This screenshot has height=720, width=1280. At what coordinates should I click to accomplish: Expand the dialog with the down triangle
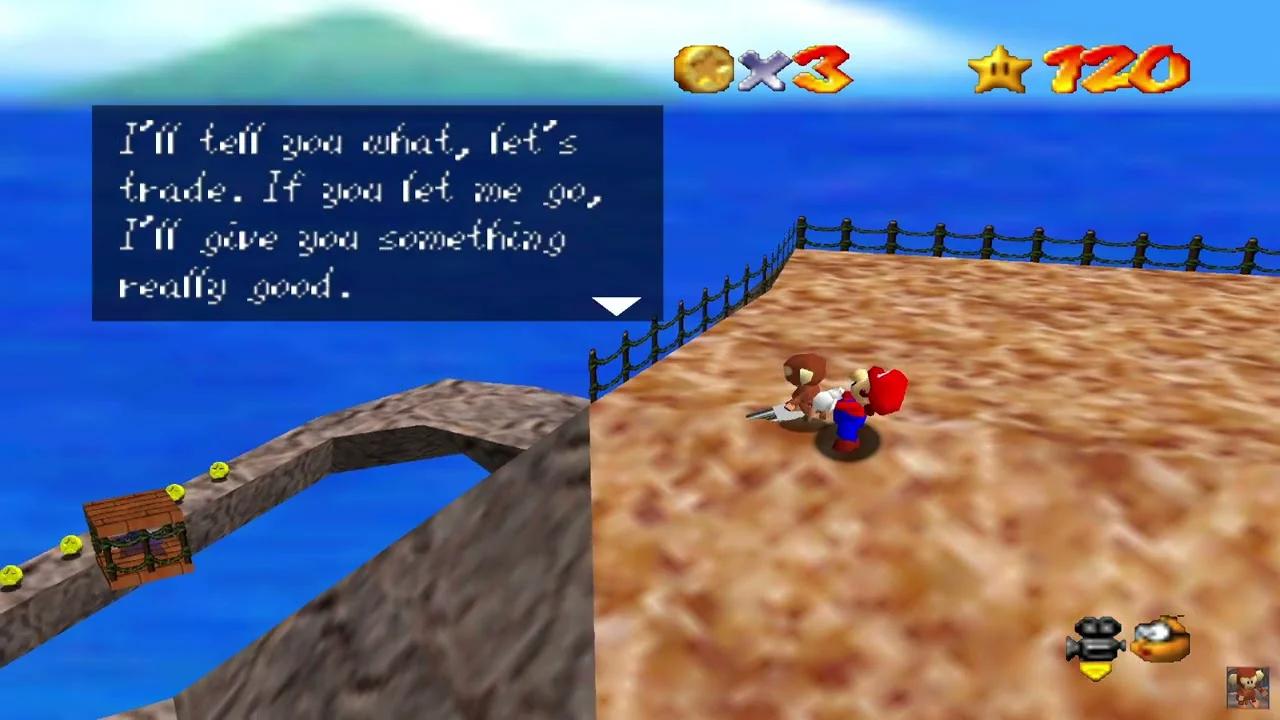pyautogui.click(x=616, y=304)
